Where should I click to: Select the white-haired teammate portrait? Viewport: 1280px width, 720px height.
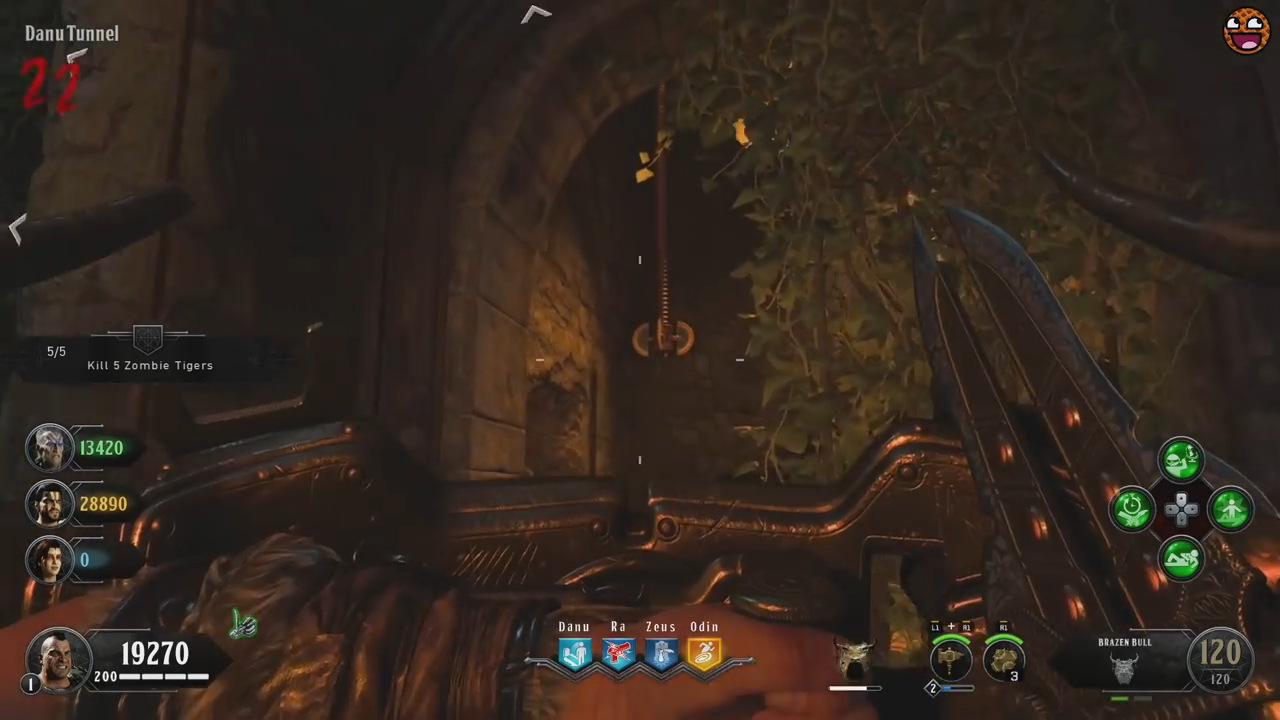click(x=49, y=448)
